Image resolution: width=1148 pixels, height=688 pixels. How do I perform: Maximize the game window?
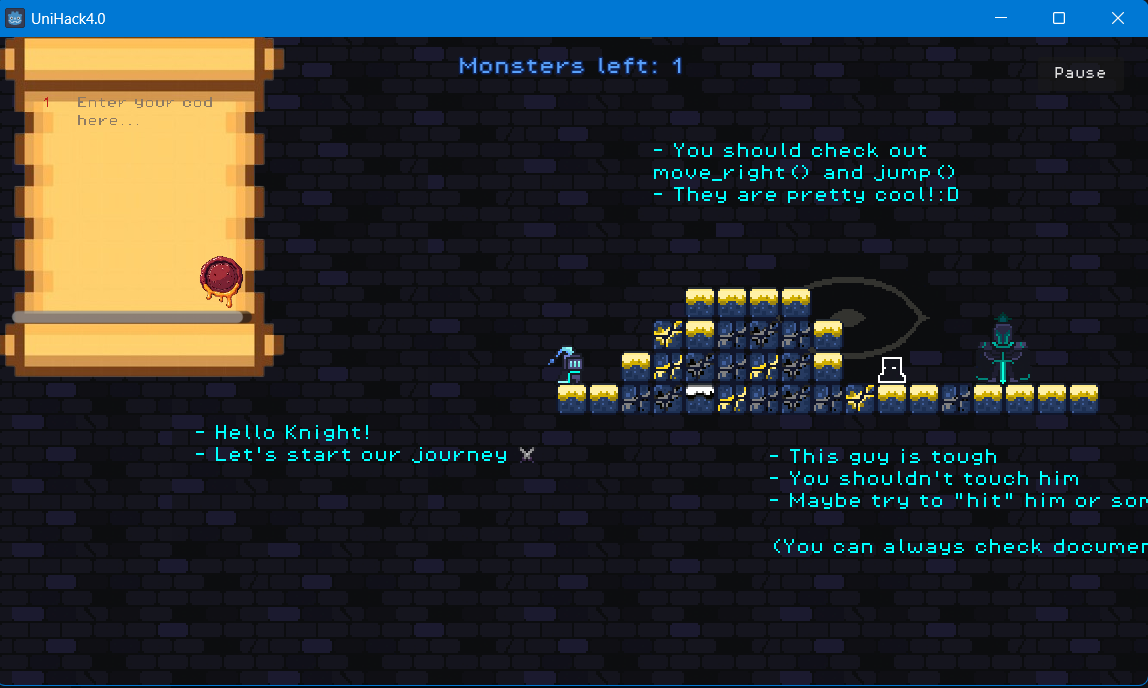click(x=1059, y=18)
